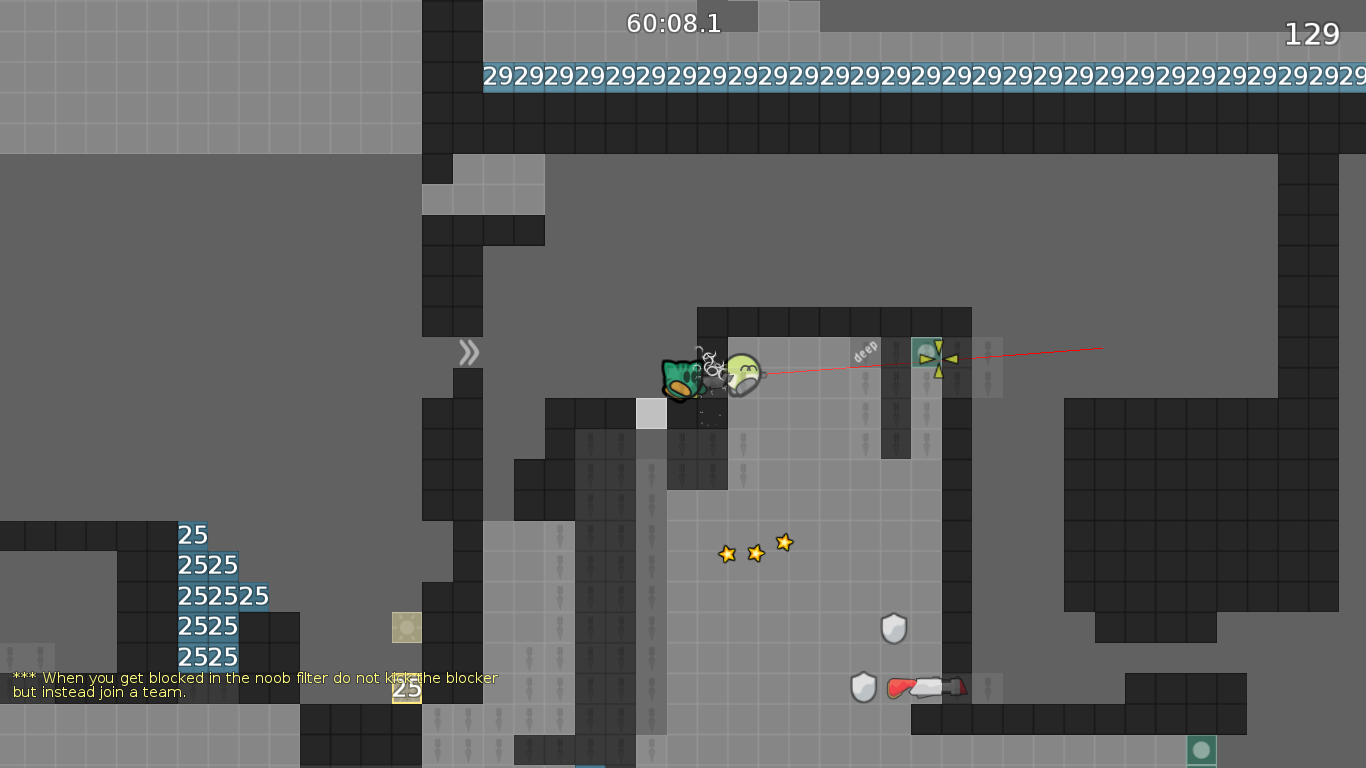Click the 'deep' freeze tile label
The height and width of the screenshot is (768, 1366).
click(x=864, y=352)
